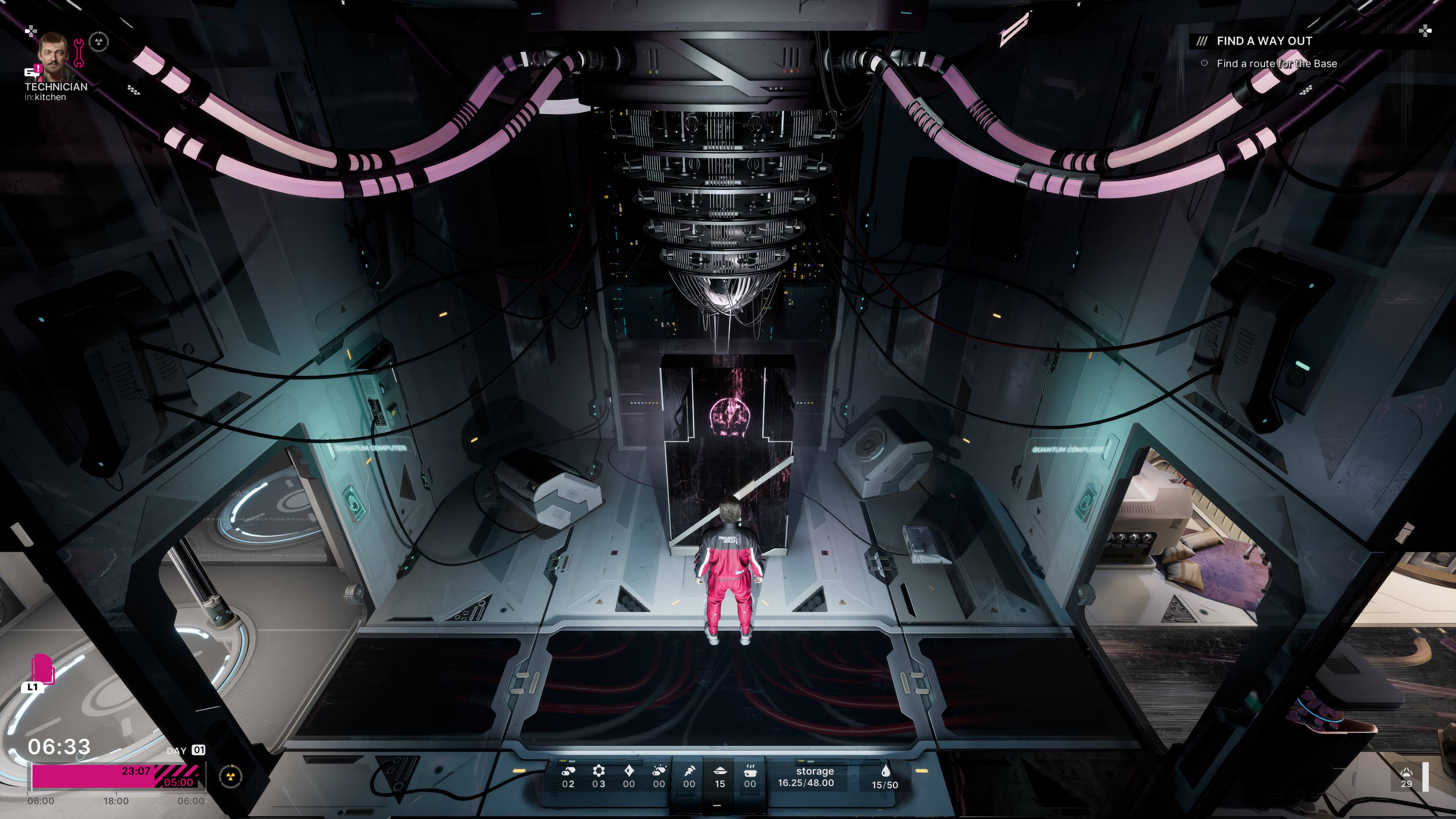Expand the storage panel showing 16.25/48.00

(x=805, y=777)
